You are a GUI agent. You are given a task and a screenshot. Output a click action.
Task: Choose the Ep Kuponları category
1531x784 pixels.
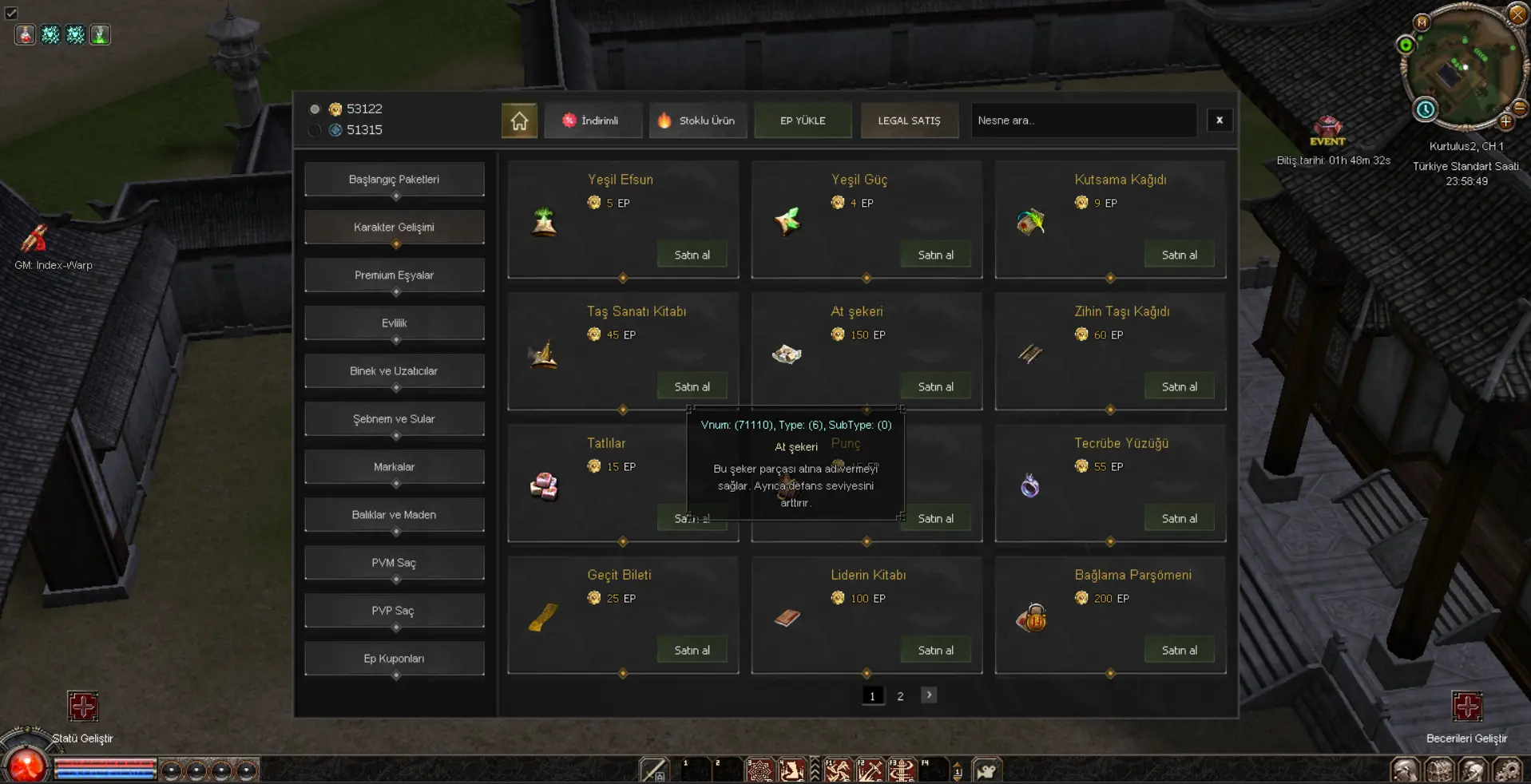pyautogui.click(x=394, y=659)
